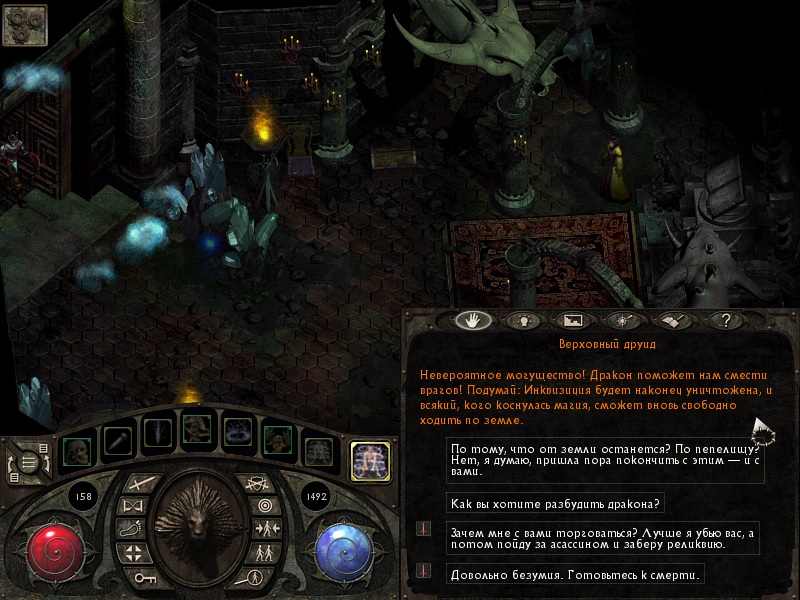Select the skull quick slot
The width and height of the screenshot is (800, 600).
(x=75, y=448)
